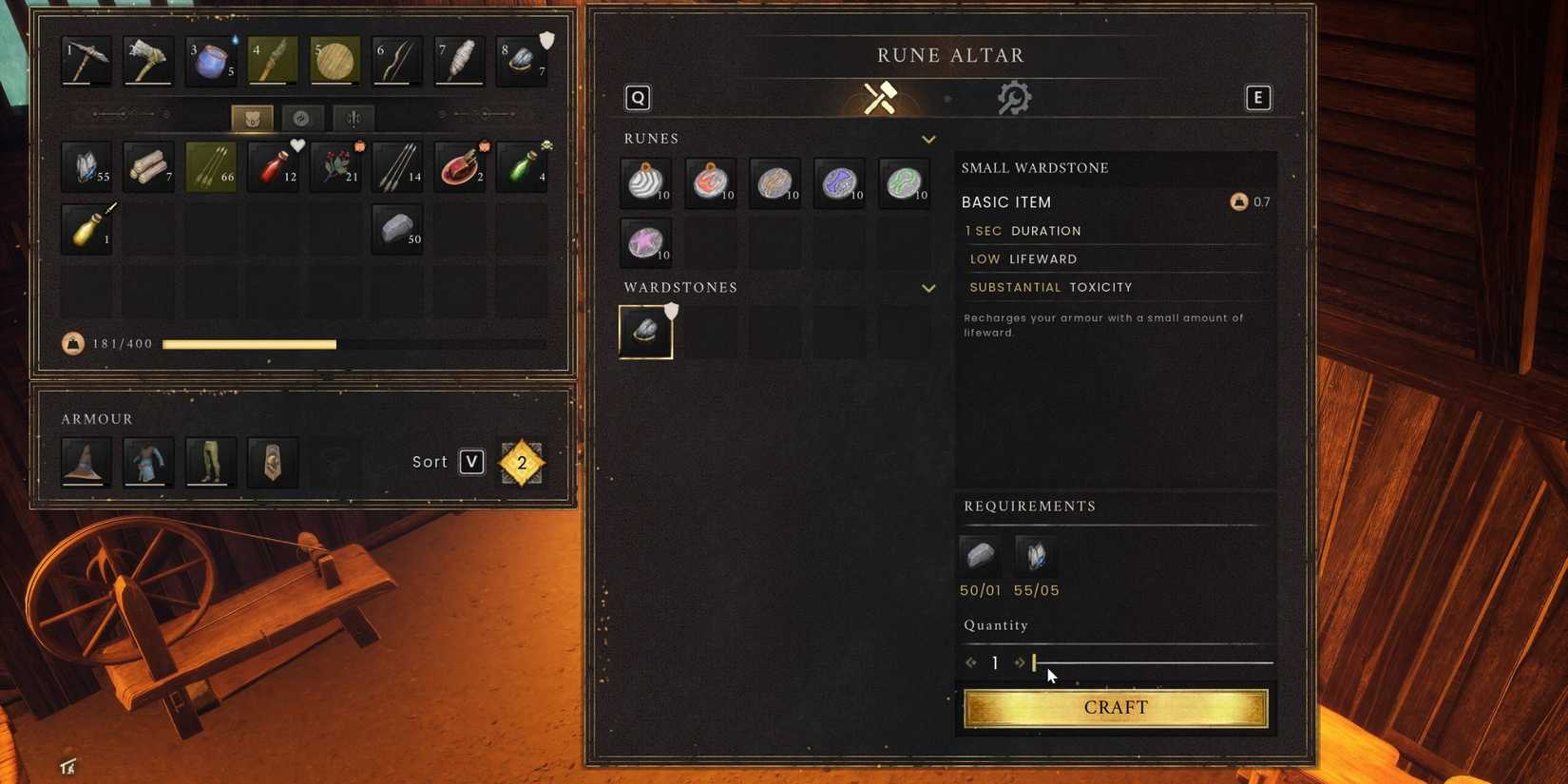Select the hat in the Armour slots

point(86,462)
